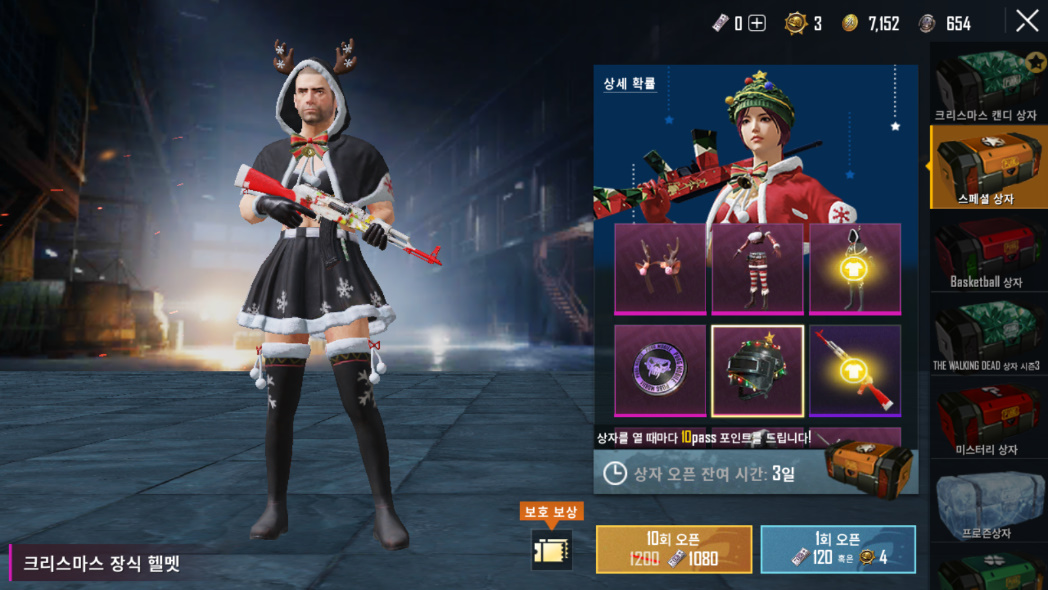Screen dimensions: 1048x590
Task: Preview the red rifle skin reward
Action: (x=855, y=370)
